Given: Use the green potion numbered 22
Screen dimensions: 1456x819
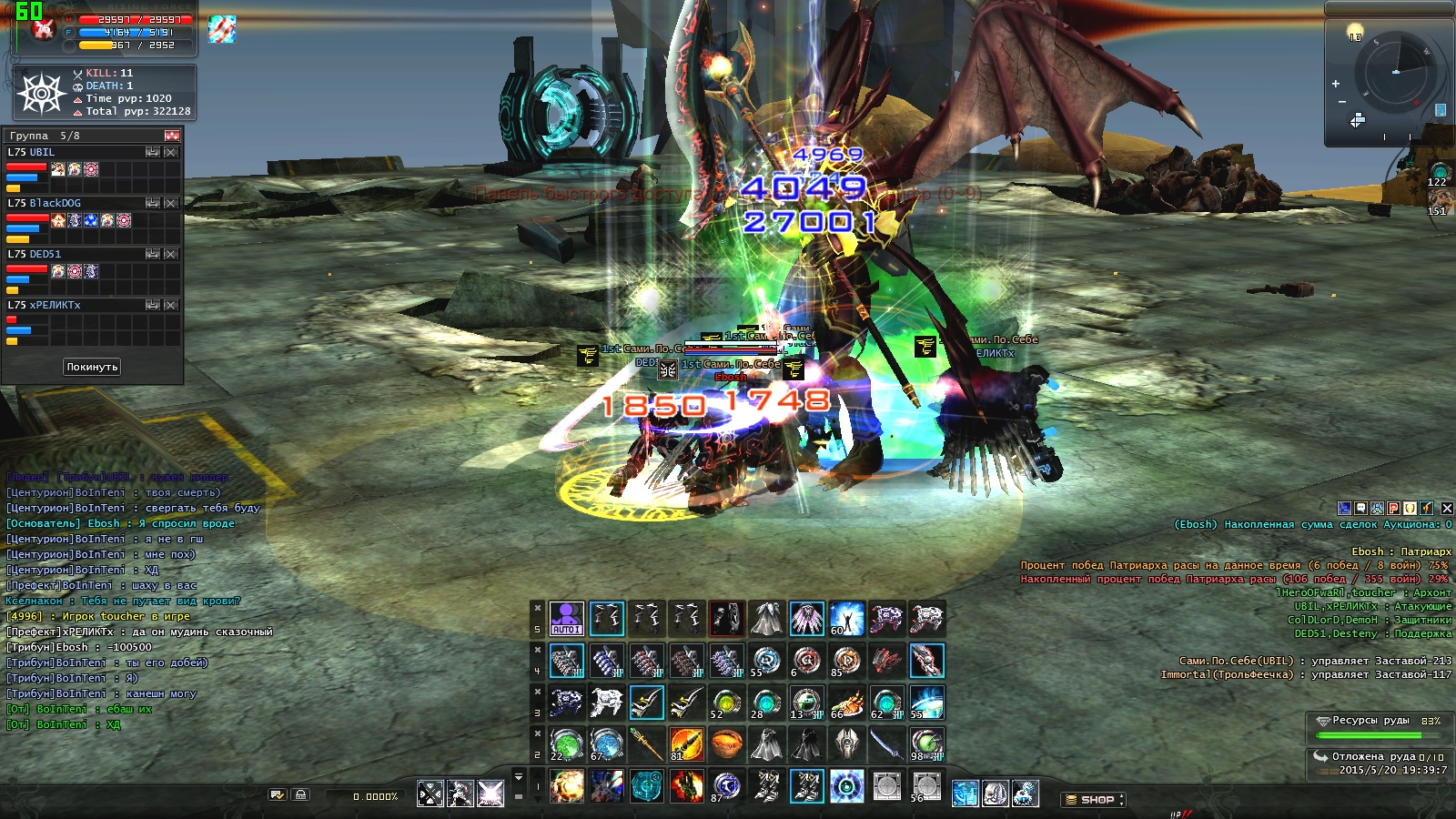Looking at the screenshot, I should (x=566, y=744).
